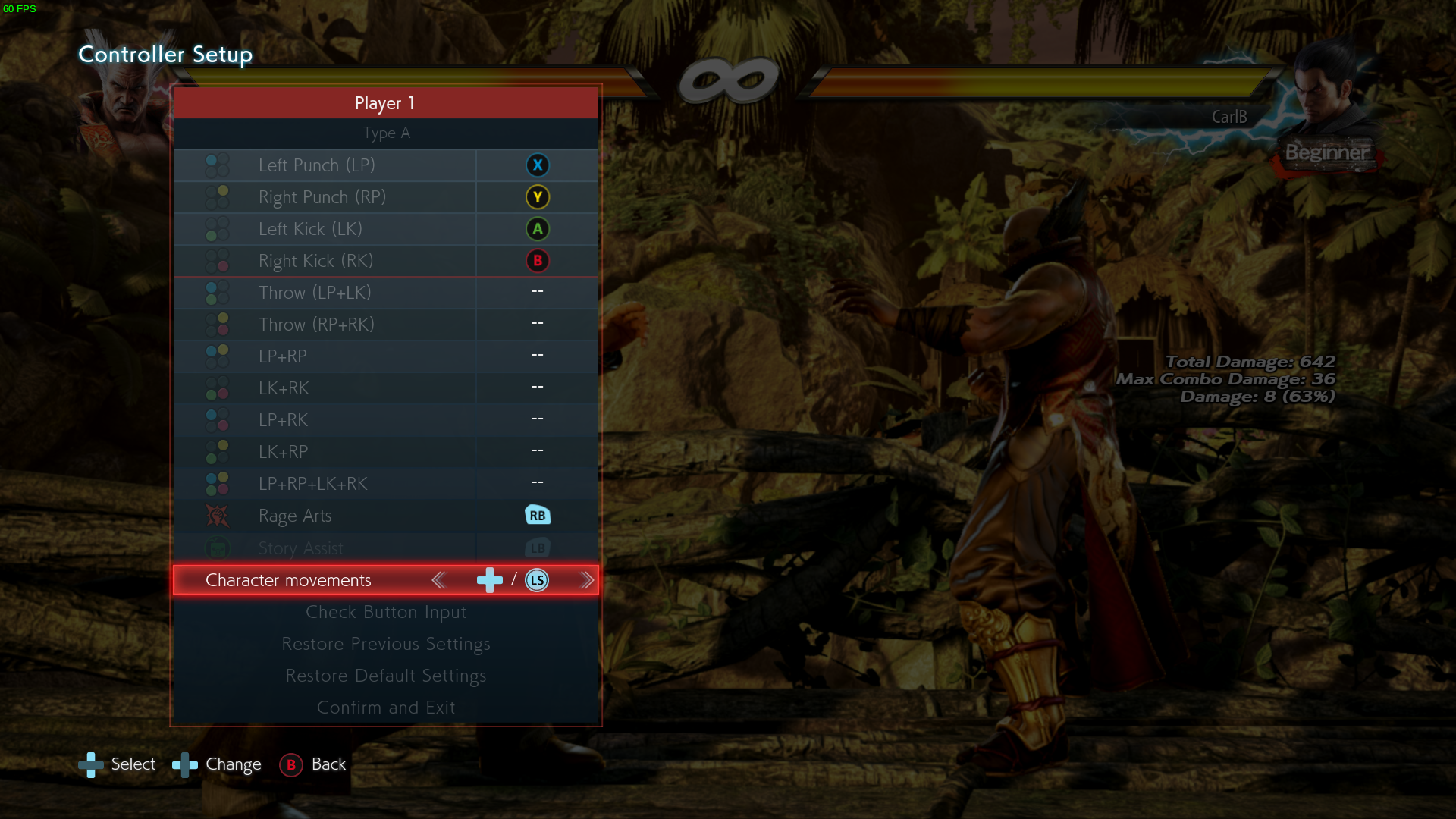This screenshot has height=819, width=1456.
Task: Click the X button icon for Left Punch
Action: pyautogui.click(x=538, y=165)
